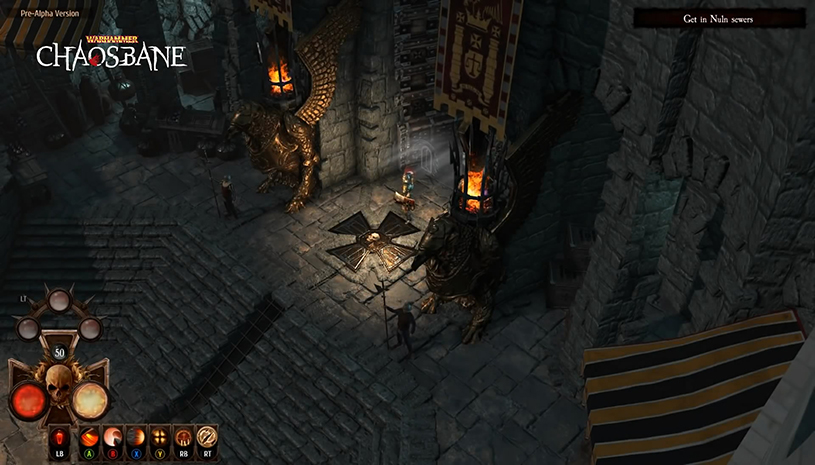Open the 'Get in Nuln sewers' objective

click(718, 19)
